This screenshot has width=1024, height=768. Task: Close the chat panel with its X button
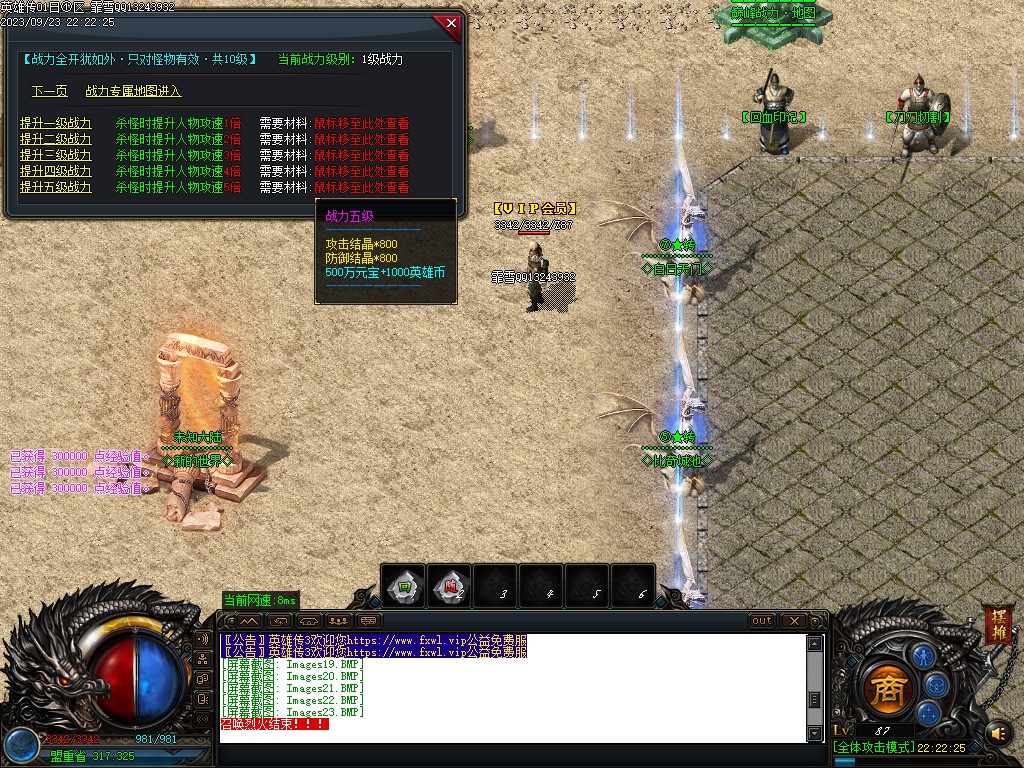(x=794, y=621)
